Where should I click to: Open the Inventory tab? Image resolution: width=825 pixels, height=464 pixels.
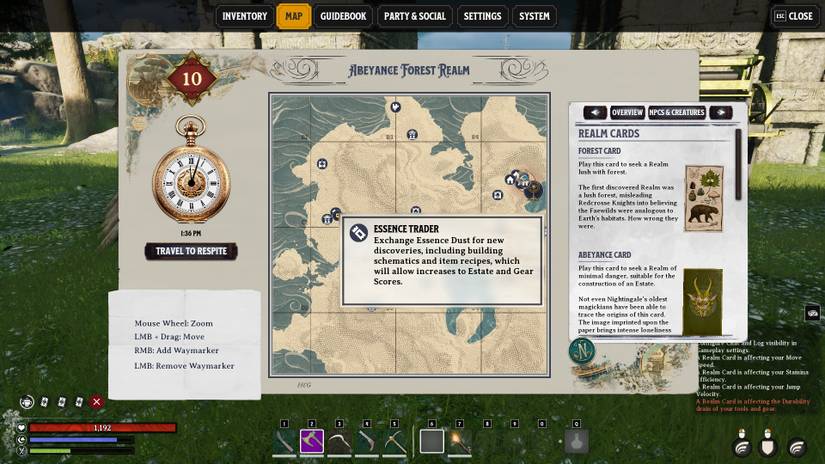point(245,16)
